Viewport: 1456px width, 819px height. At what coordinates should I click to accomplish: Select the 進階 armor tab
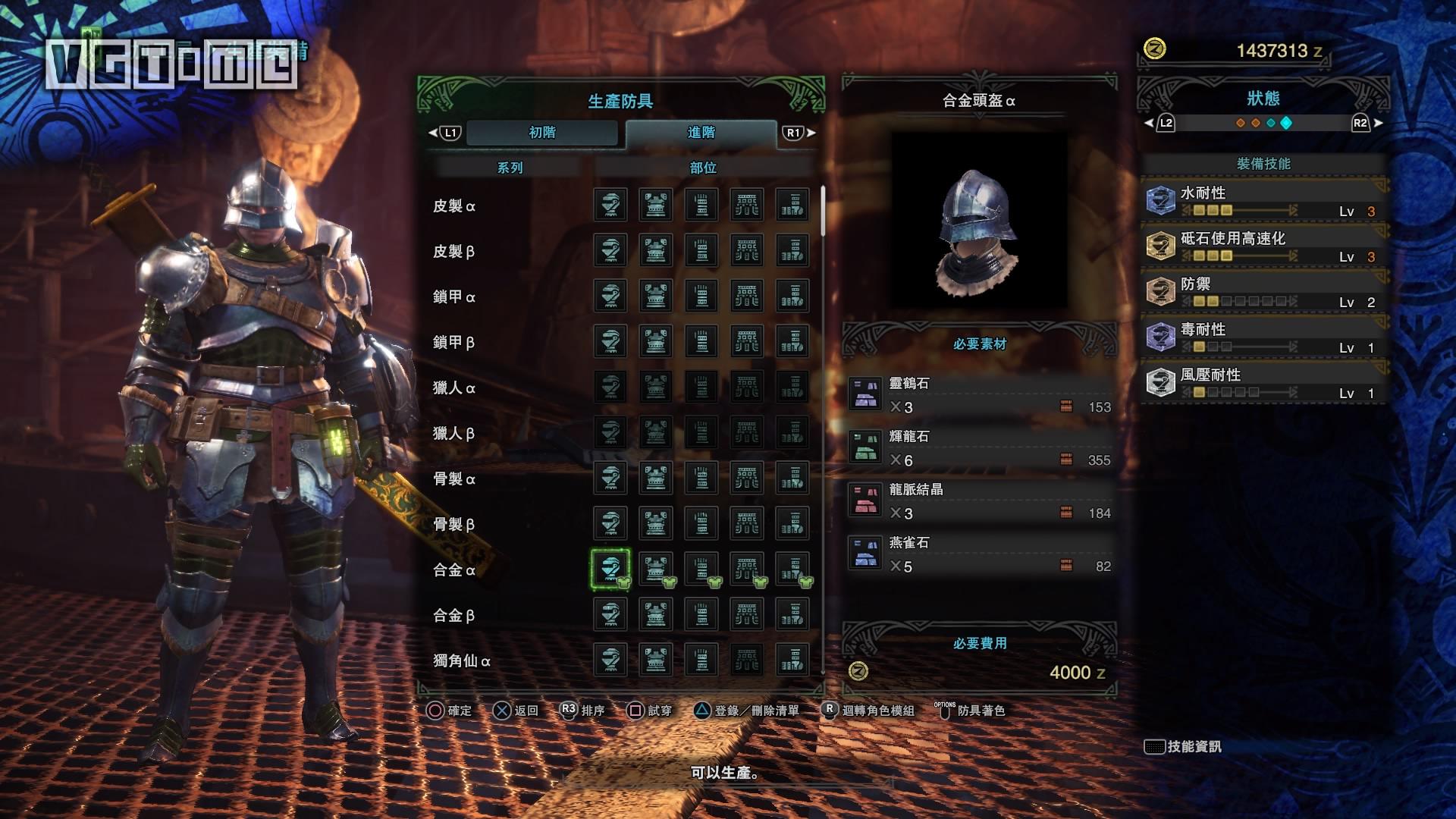pos(701,133)
